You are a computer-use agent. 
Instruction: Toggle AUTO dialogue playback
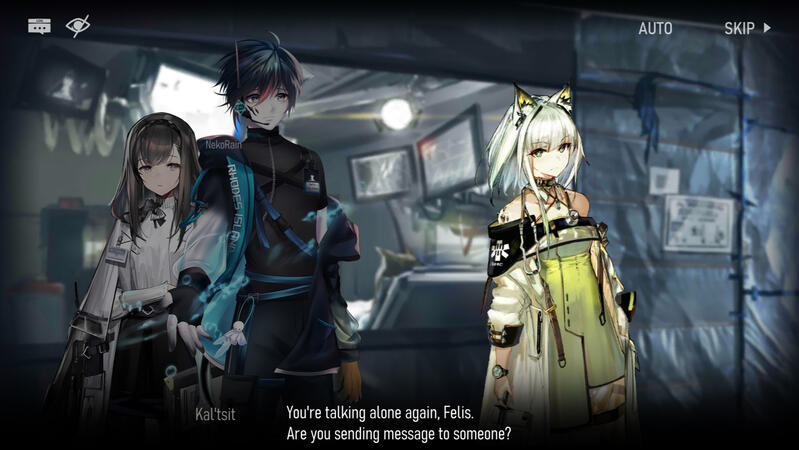click(655, 28)
